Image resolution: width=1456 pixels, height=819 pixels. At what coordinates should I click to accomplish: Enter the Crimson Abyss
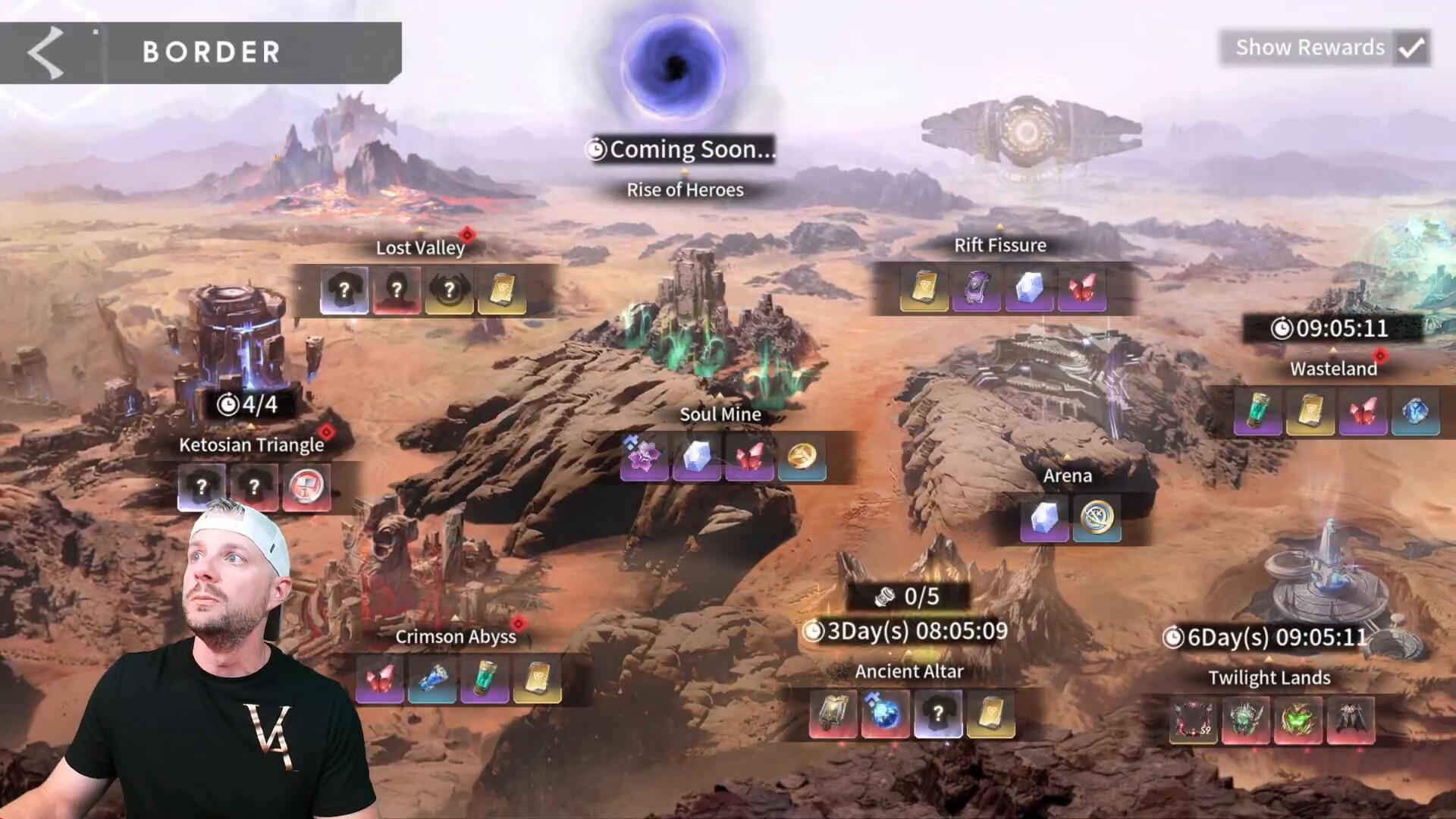coord(455,636)
